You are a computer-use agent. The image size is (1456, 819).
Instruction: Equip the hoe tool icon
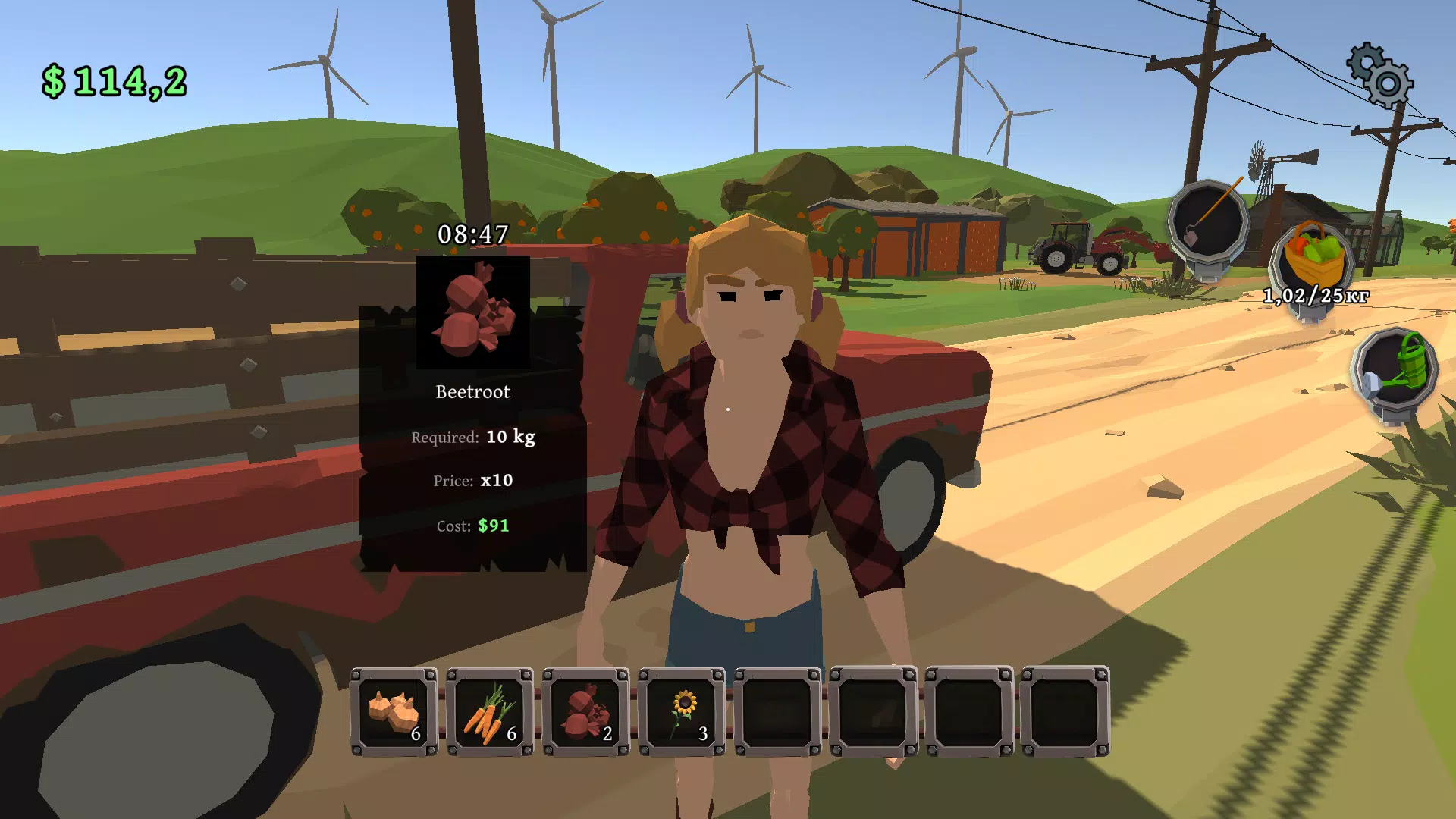[1208, 221]
